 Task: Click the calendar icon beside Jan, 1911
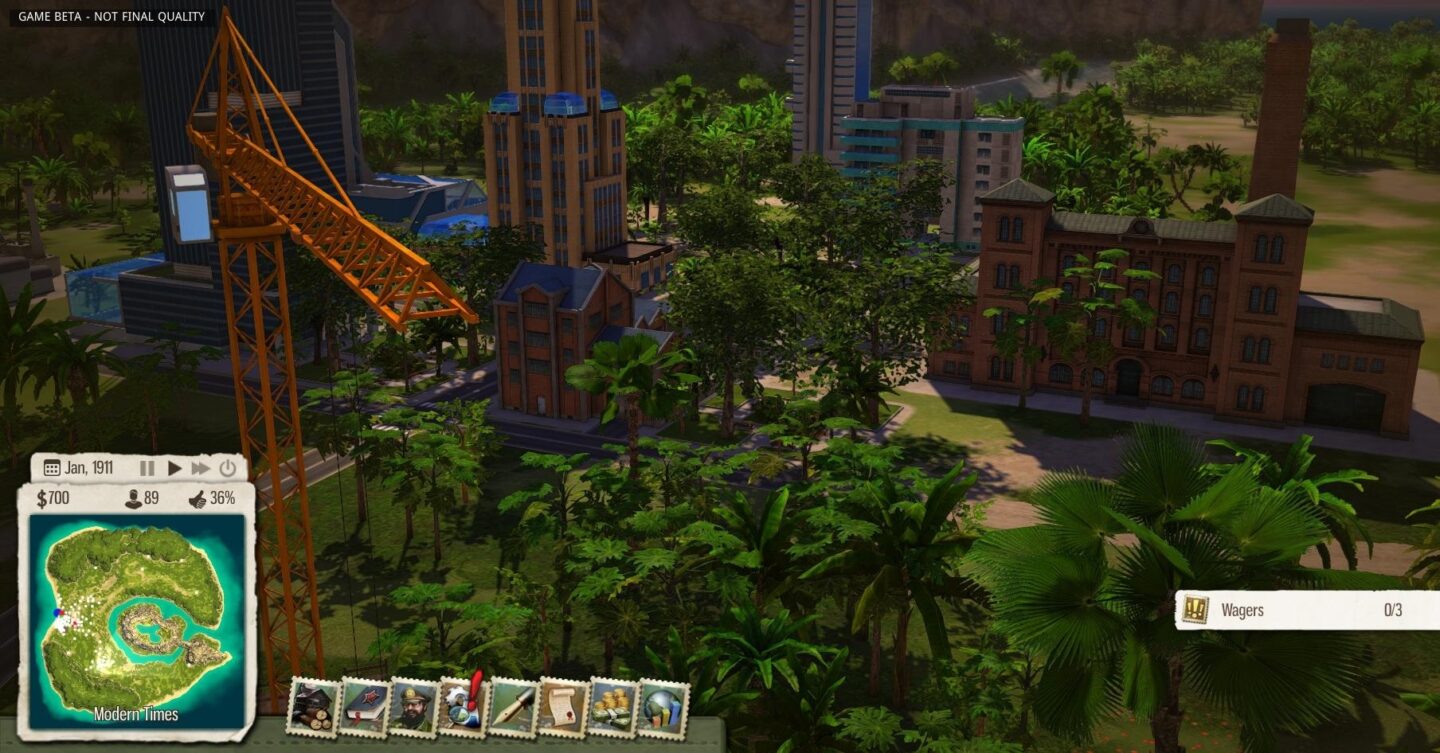(52, 467)
